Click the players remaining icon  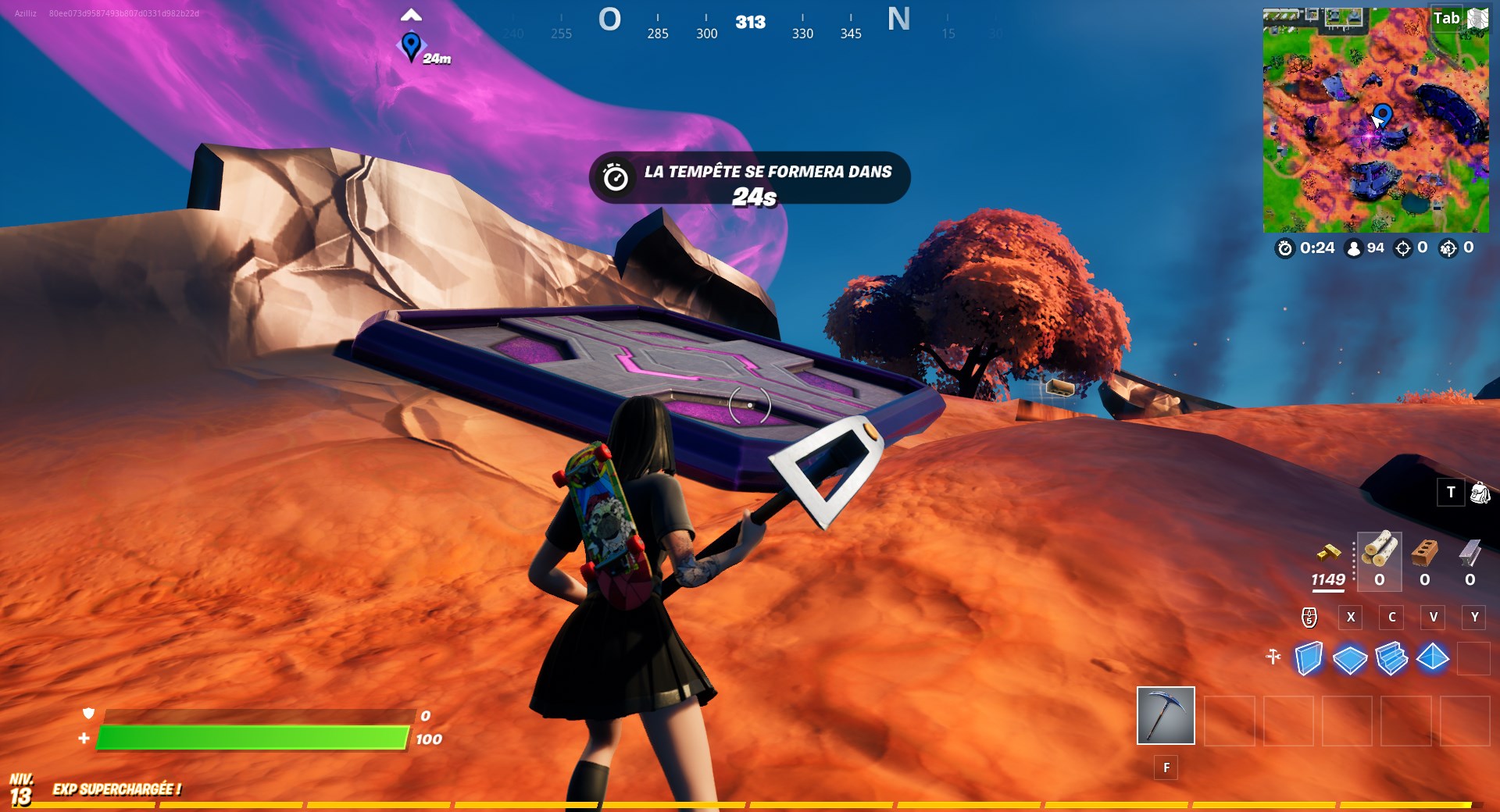[x=1353, y=248]
